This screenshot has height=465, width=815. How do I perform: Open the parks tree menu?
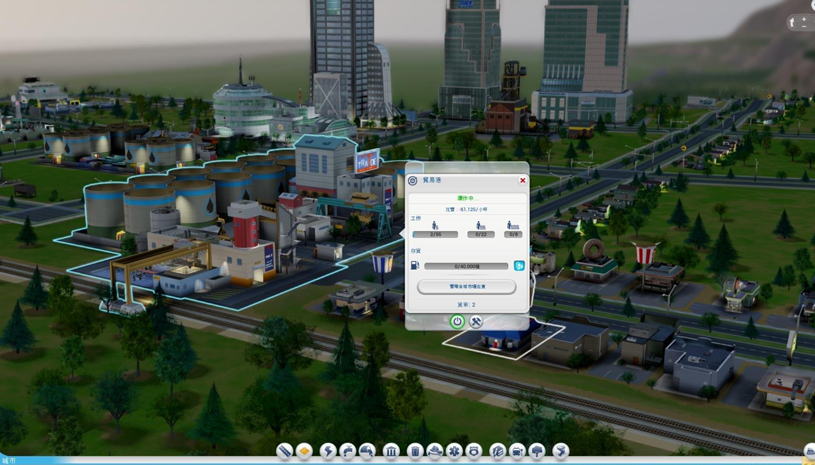(537, 452)
